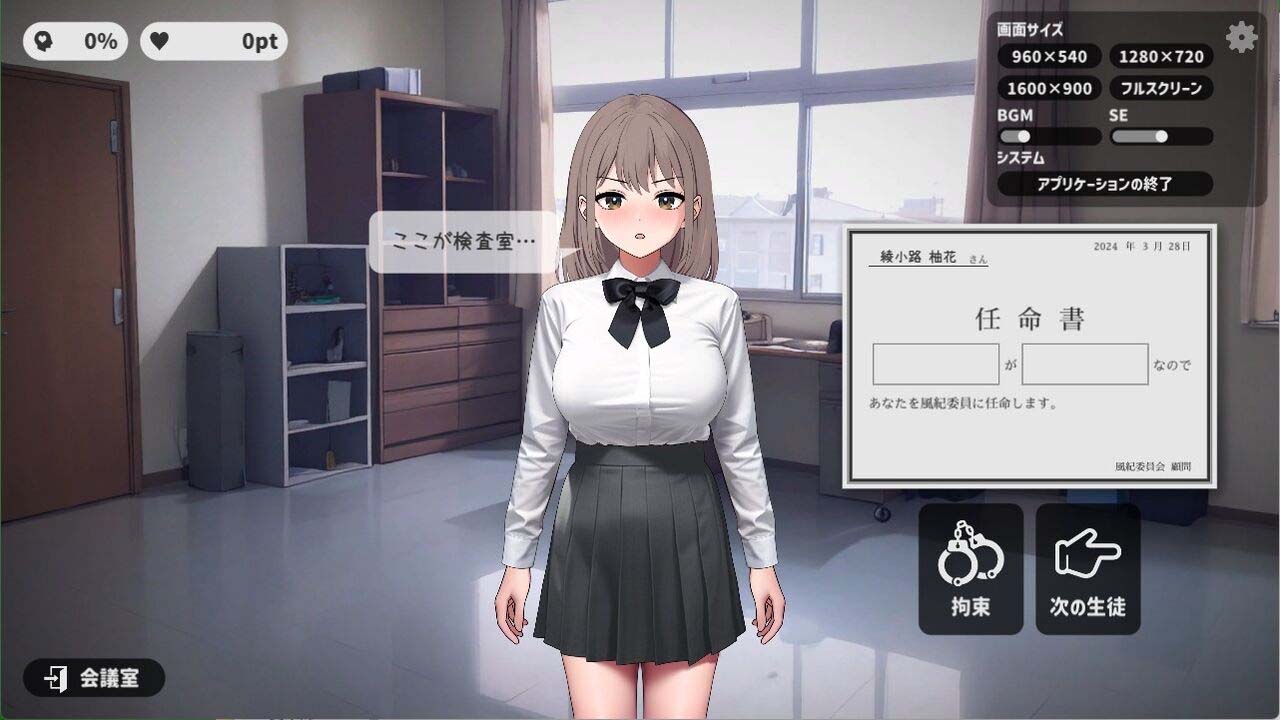Click the speech bubble saying ここが検査室…
Viewport: 1280px width, 720px height.
(460, 241)
